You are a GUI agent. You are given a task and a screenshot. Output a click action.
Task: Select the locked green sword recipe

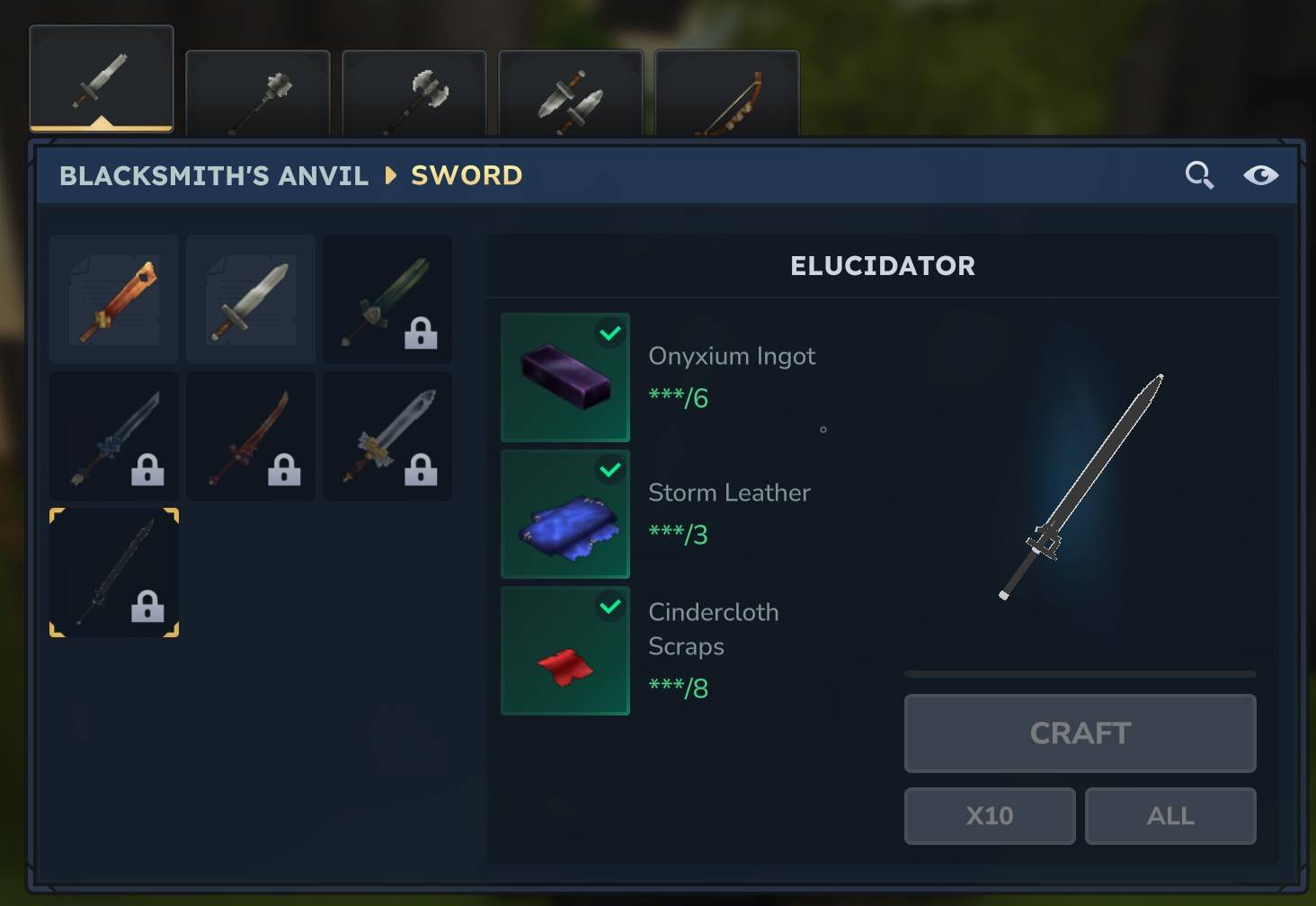[387, 299]
